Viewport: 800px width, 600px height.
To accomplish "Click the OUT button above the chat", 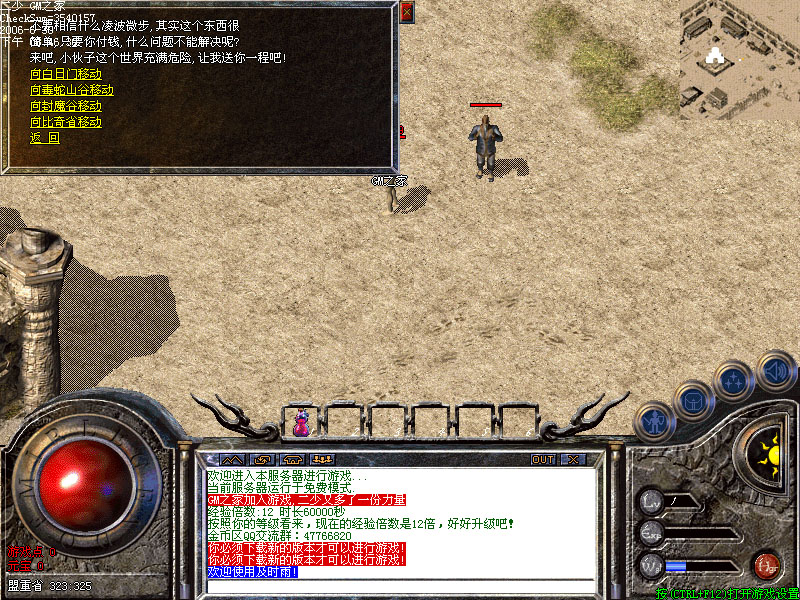I will [x=542, y=460].
